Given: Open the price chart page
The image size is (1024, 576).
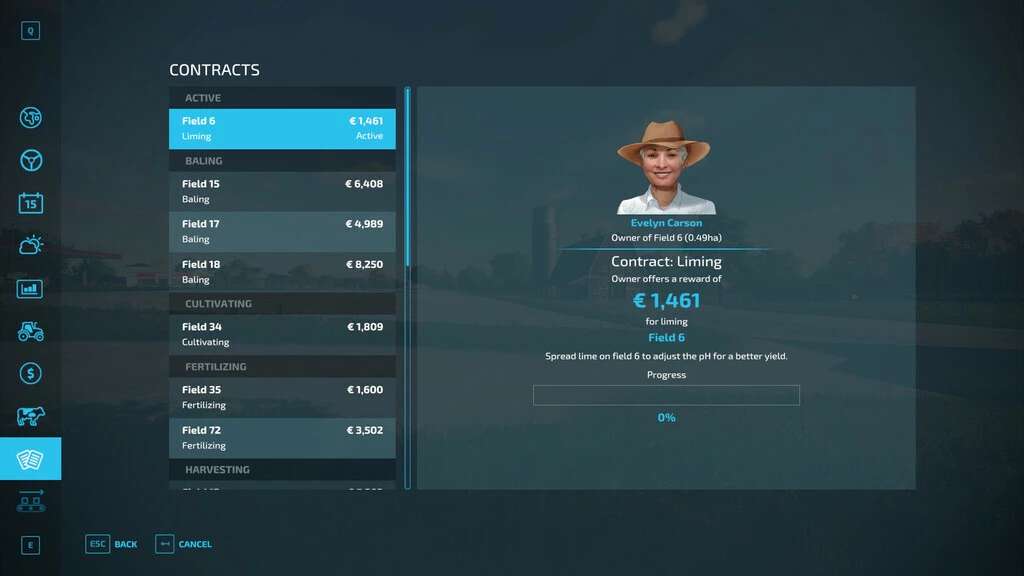Looking at the screenshot, I should coord(31,289).
